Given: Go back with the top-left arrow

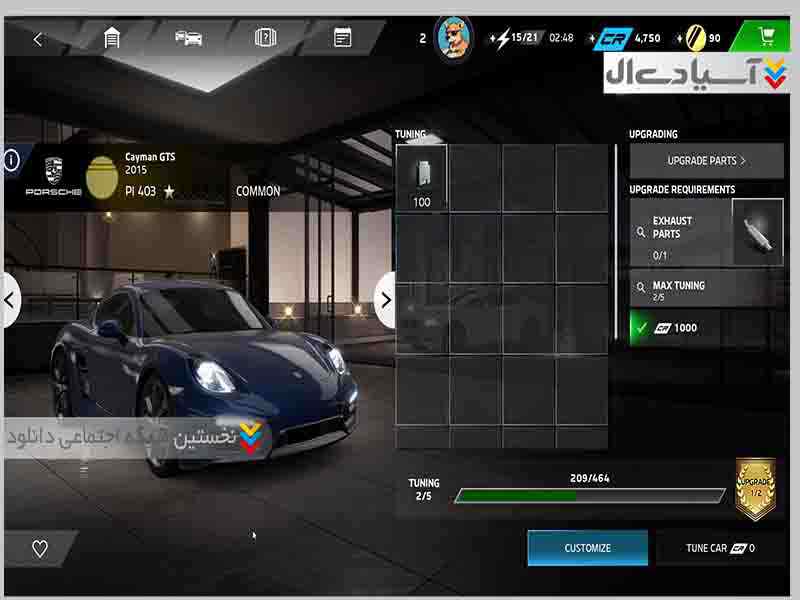Looking at the screenshot, I should pos(38,39).
